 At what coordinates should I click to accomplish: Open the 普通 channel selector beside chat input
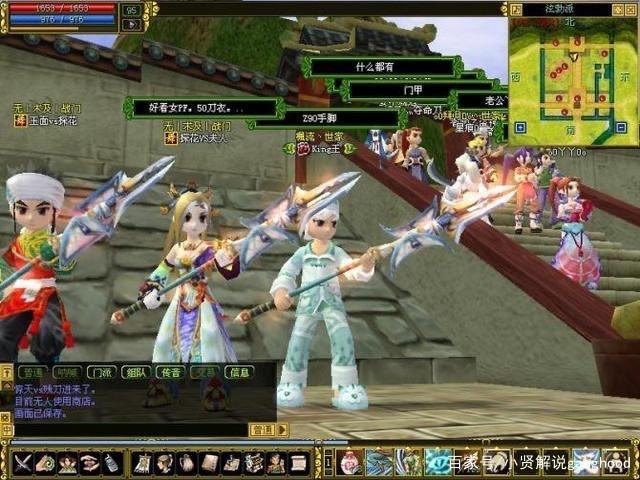tap(262, 429)
